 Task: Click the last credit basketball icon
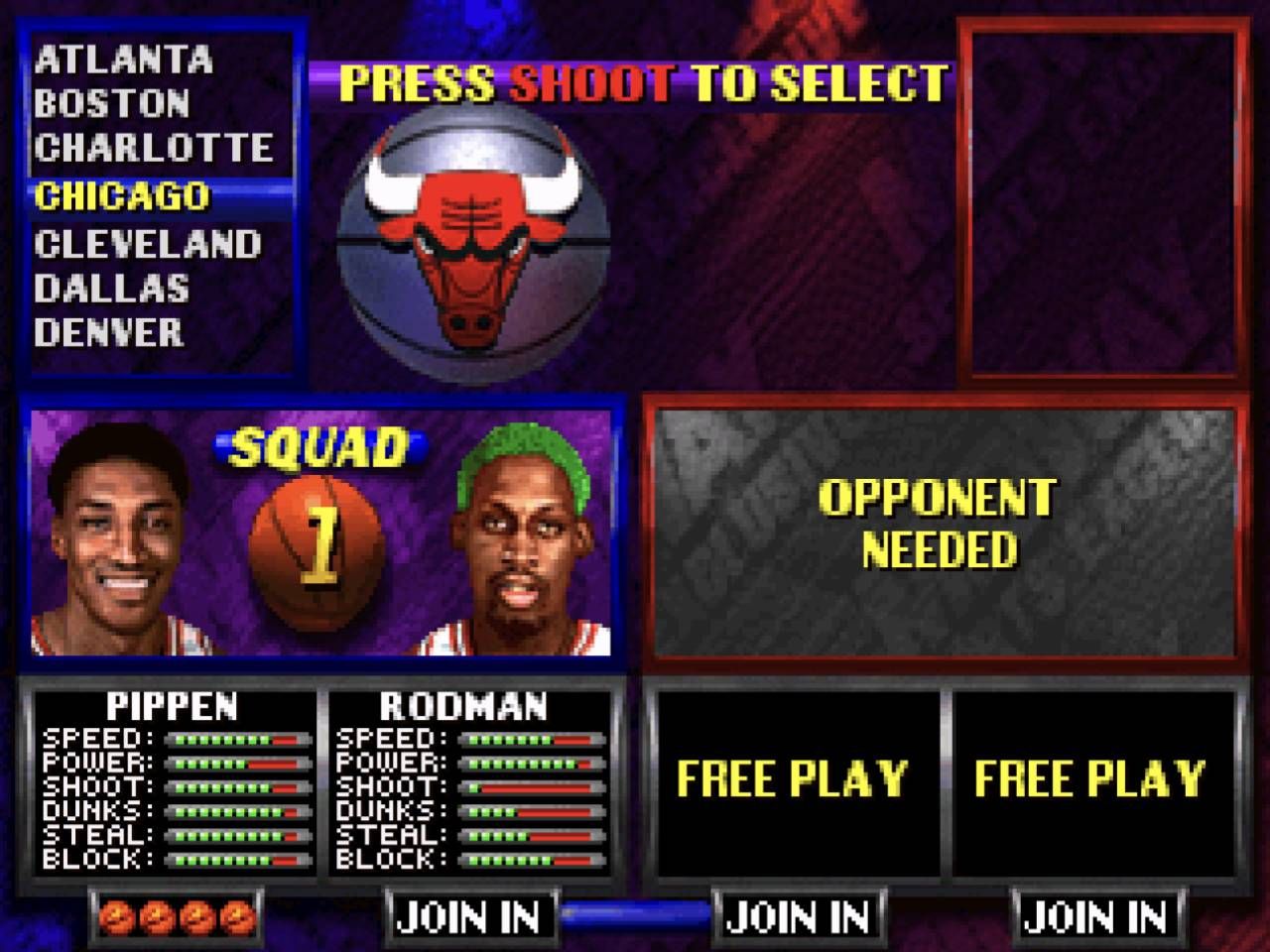(x=233, y=917)
